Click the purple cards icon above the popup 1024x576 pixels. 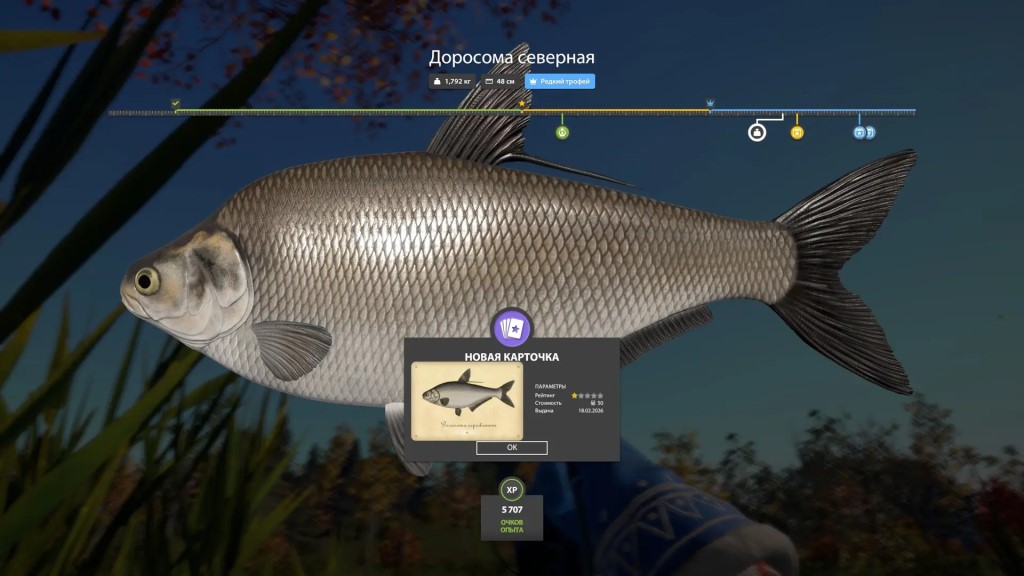pos(512,329)
